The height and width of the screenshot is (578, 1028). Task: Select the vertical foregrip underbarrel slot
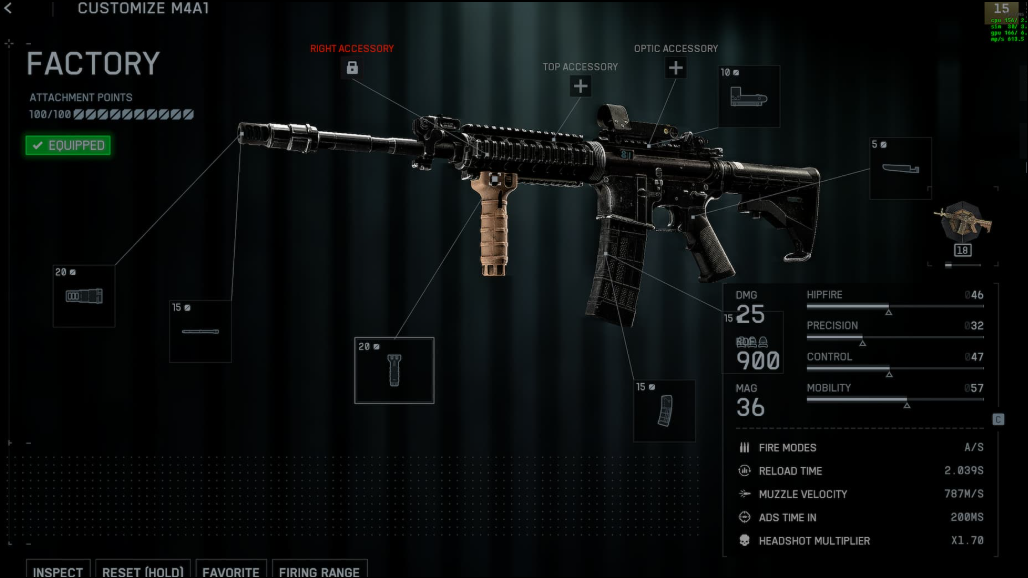[394, 370]
